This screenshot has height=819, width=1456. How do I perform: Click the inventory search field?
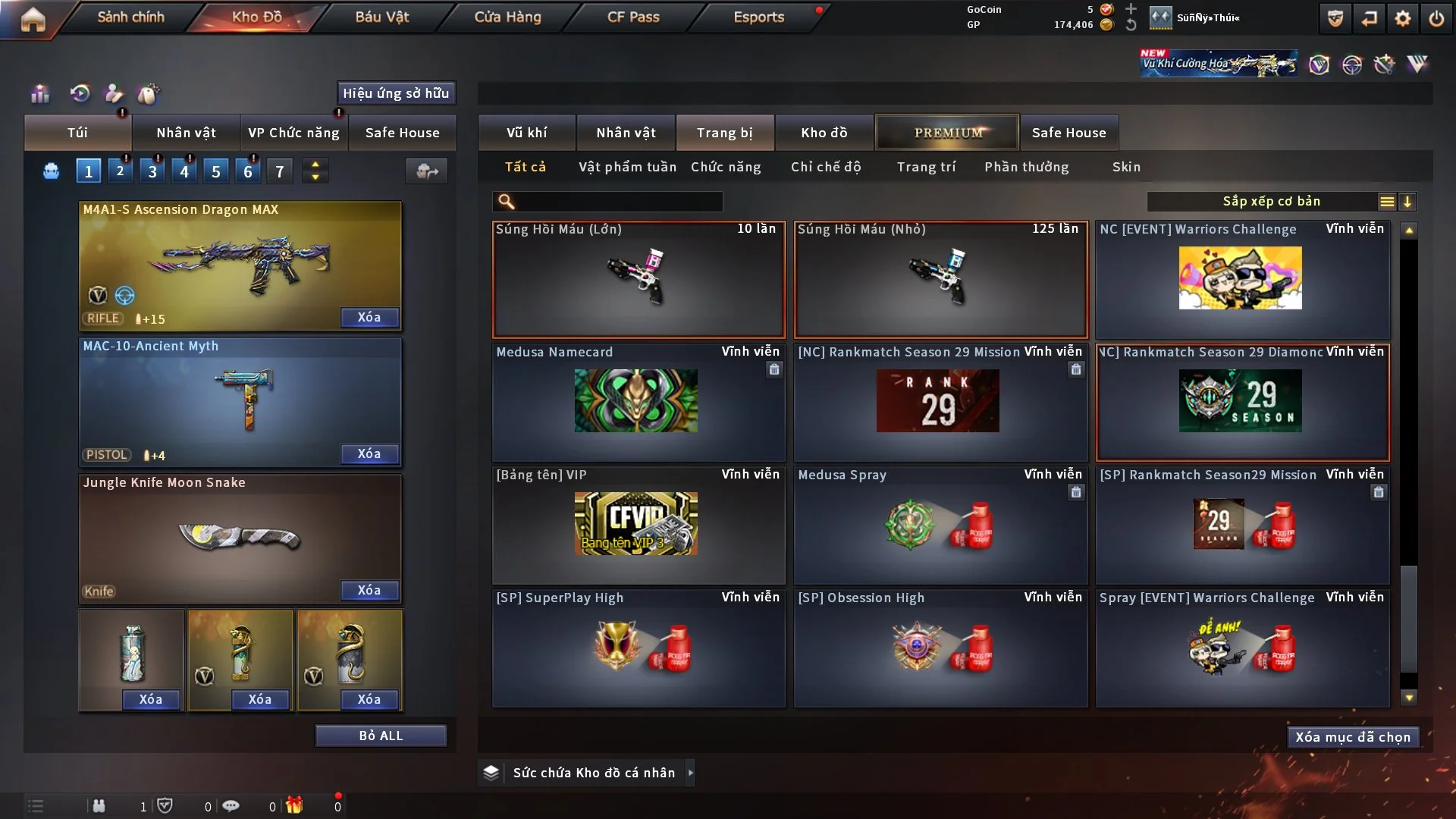pyautogui.click(x=618, y=202)
